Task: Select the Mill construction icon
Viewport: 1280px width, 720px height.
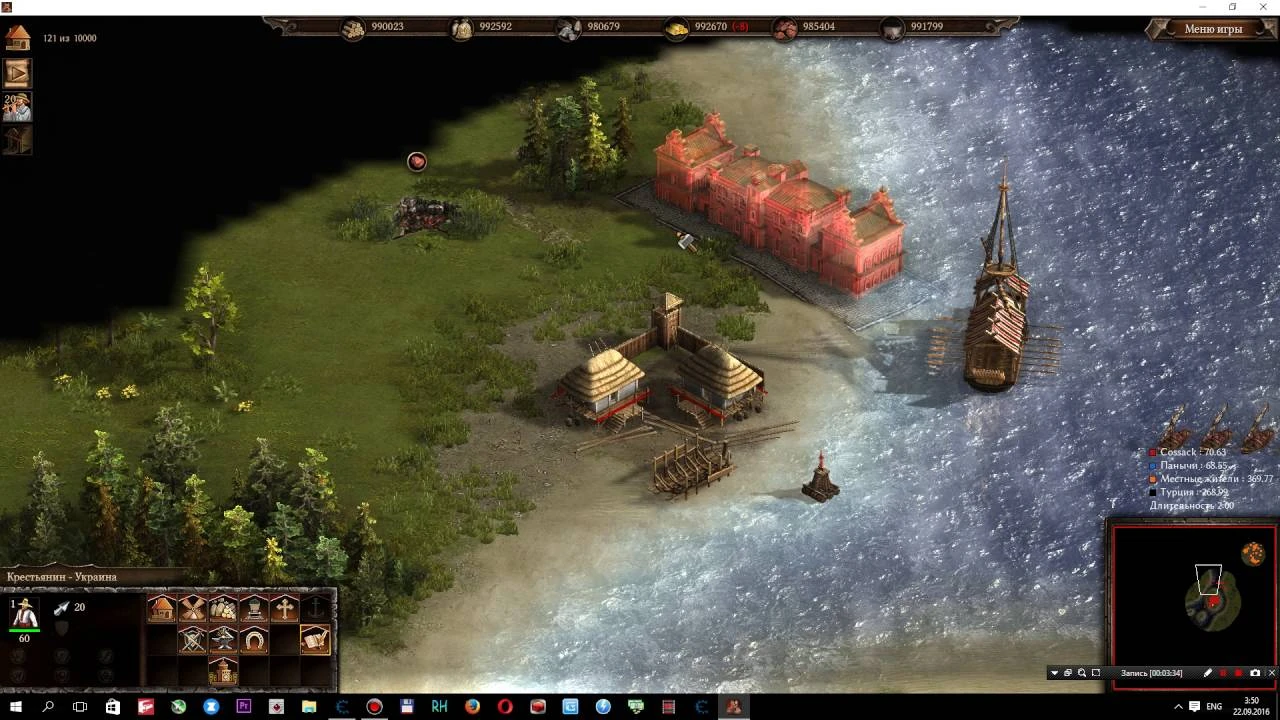Action: 192,608
